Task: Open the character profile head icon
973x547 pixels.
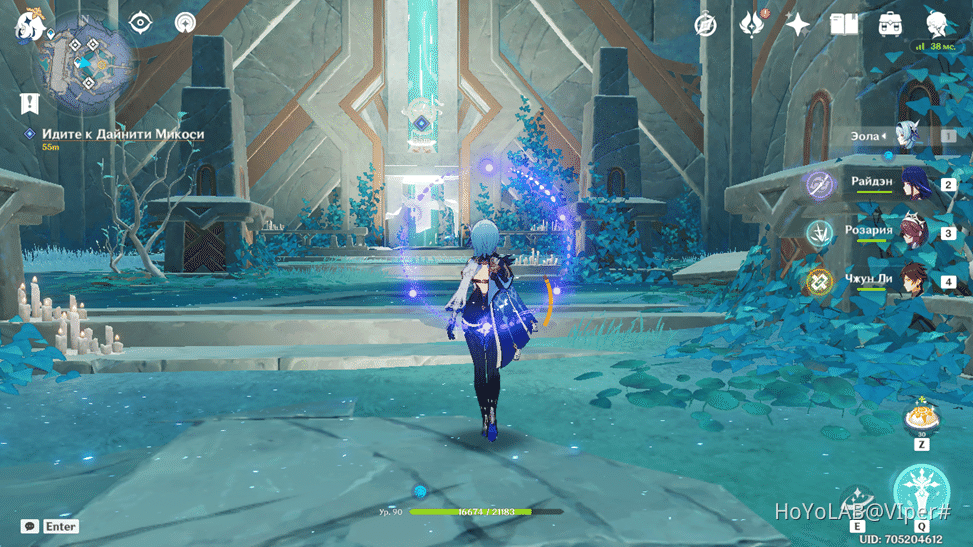Action: (x=937, y=24)
